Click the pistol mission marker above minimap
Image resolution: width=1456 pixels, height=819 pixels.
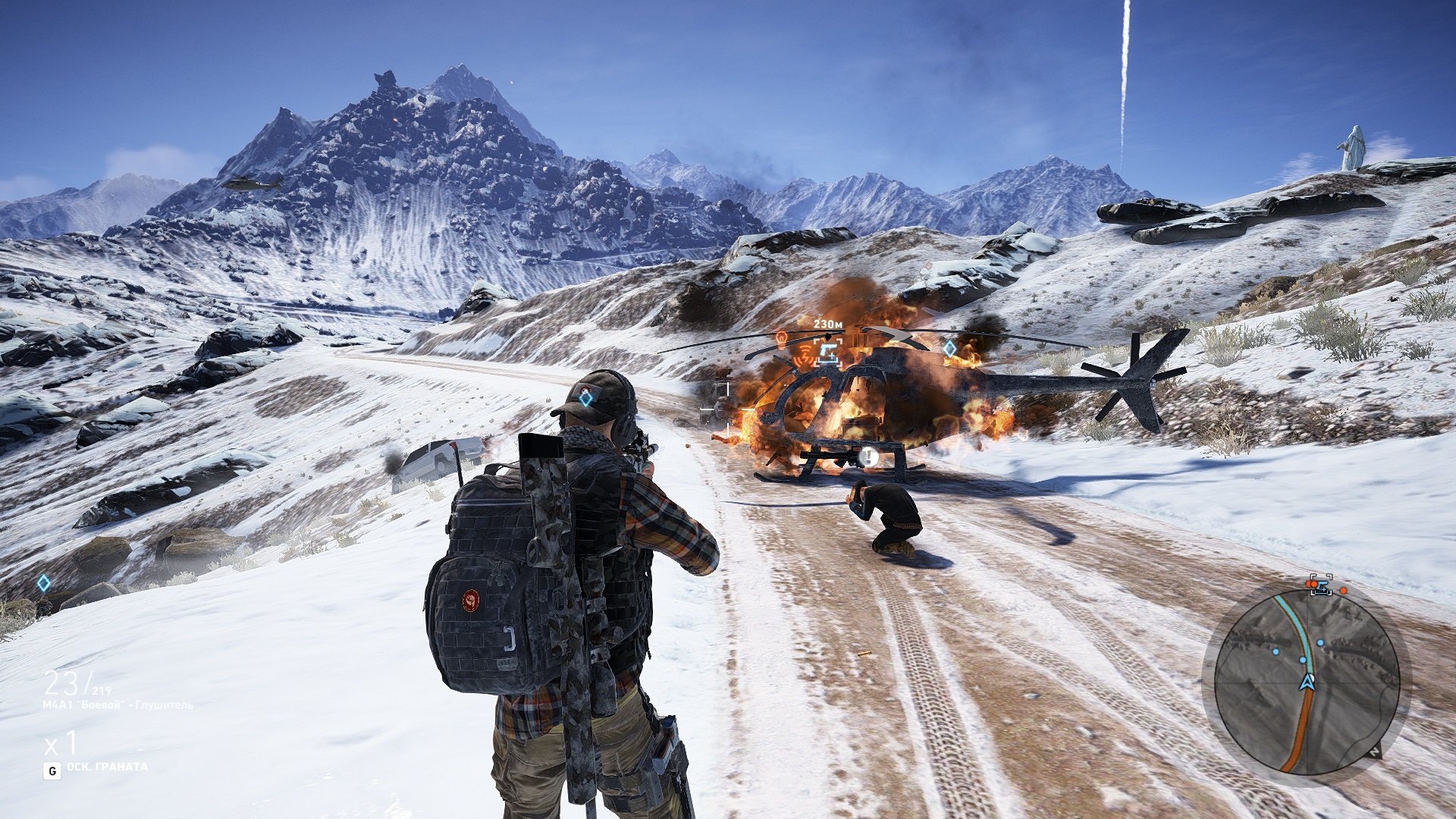pyautogui.click(x=1320, y=585)
